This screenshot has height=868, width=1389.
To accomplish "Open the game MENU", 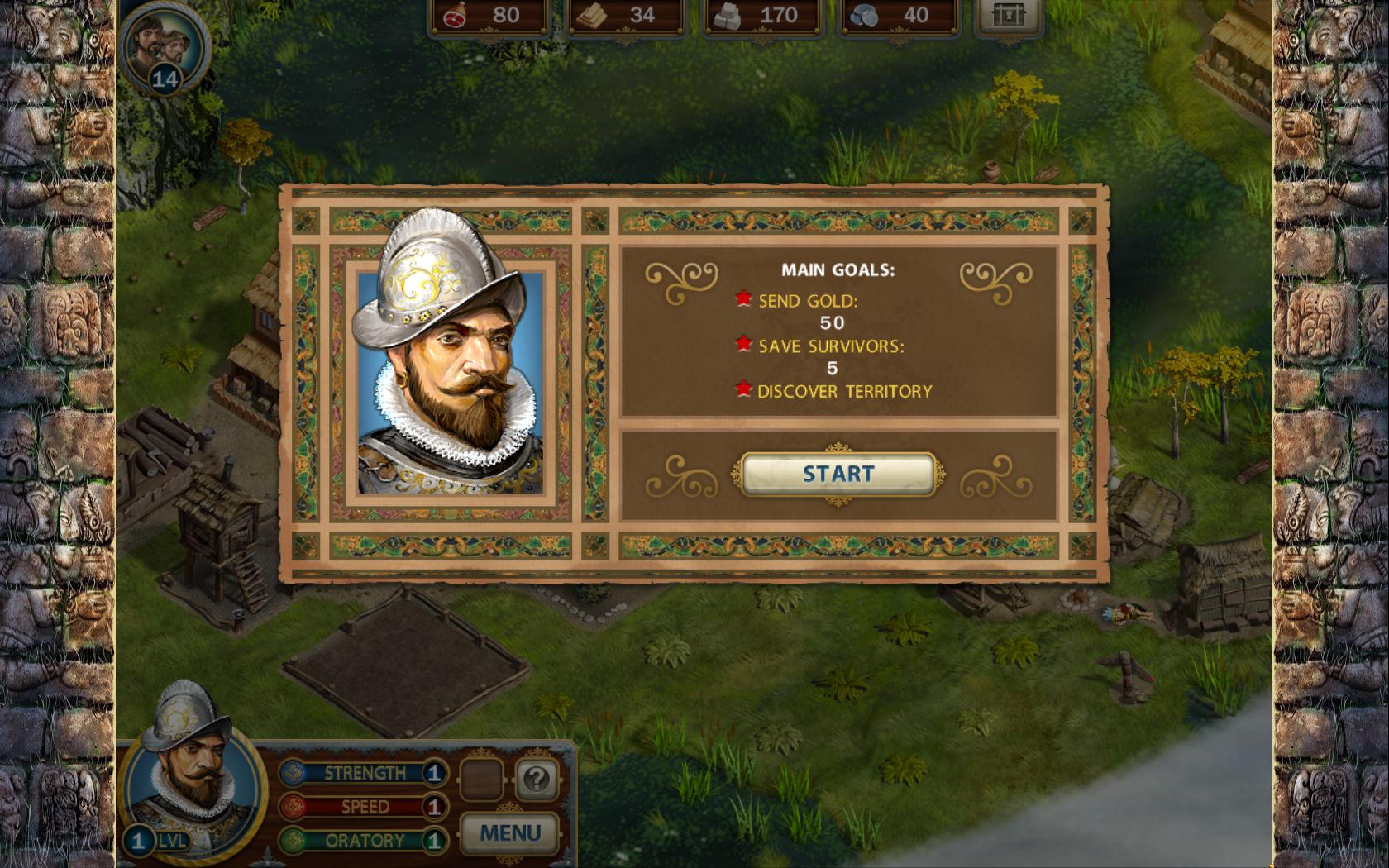I will point(509,832).
